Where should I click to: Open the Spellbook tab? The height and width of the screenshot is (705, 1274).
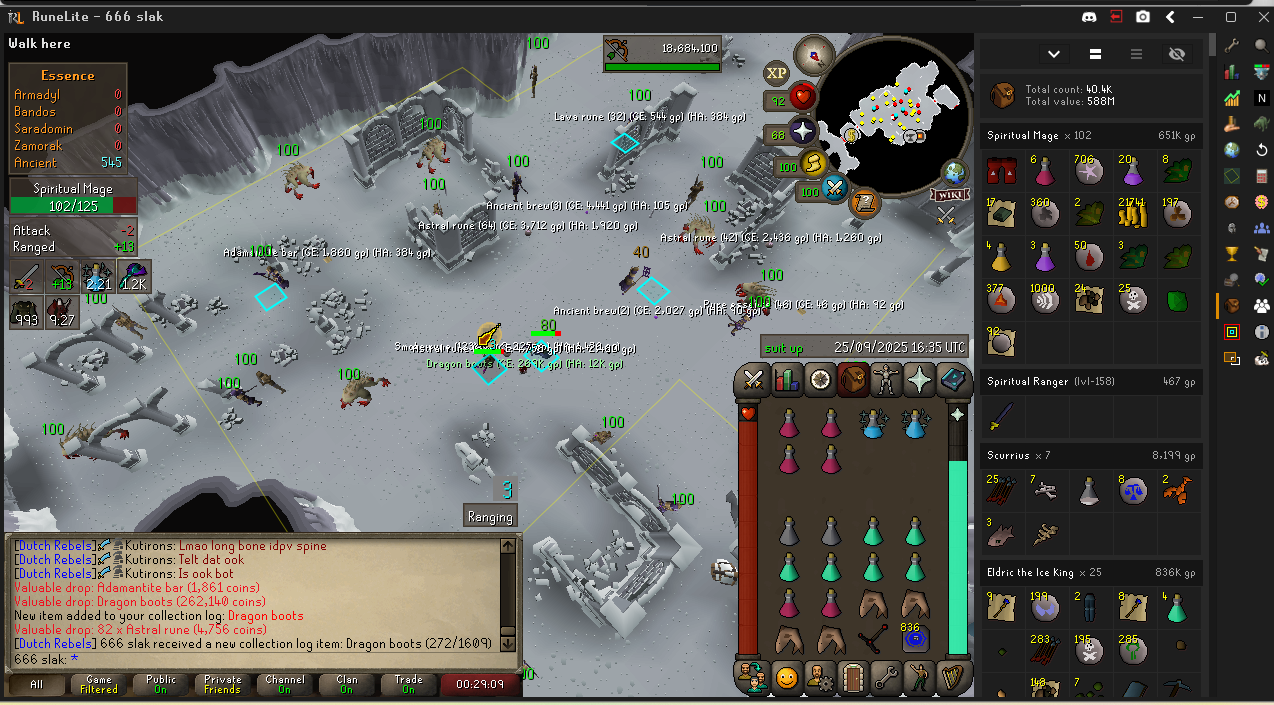click(951, 380)
